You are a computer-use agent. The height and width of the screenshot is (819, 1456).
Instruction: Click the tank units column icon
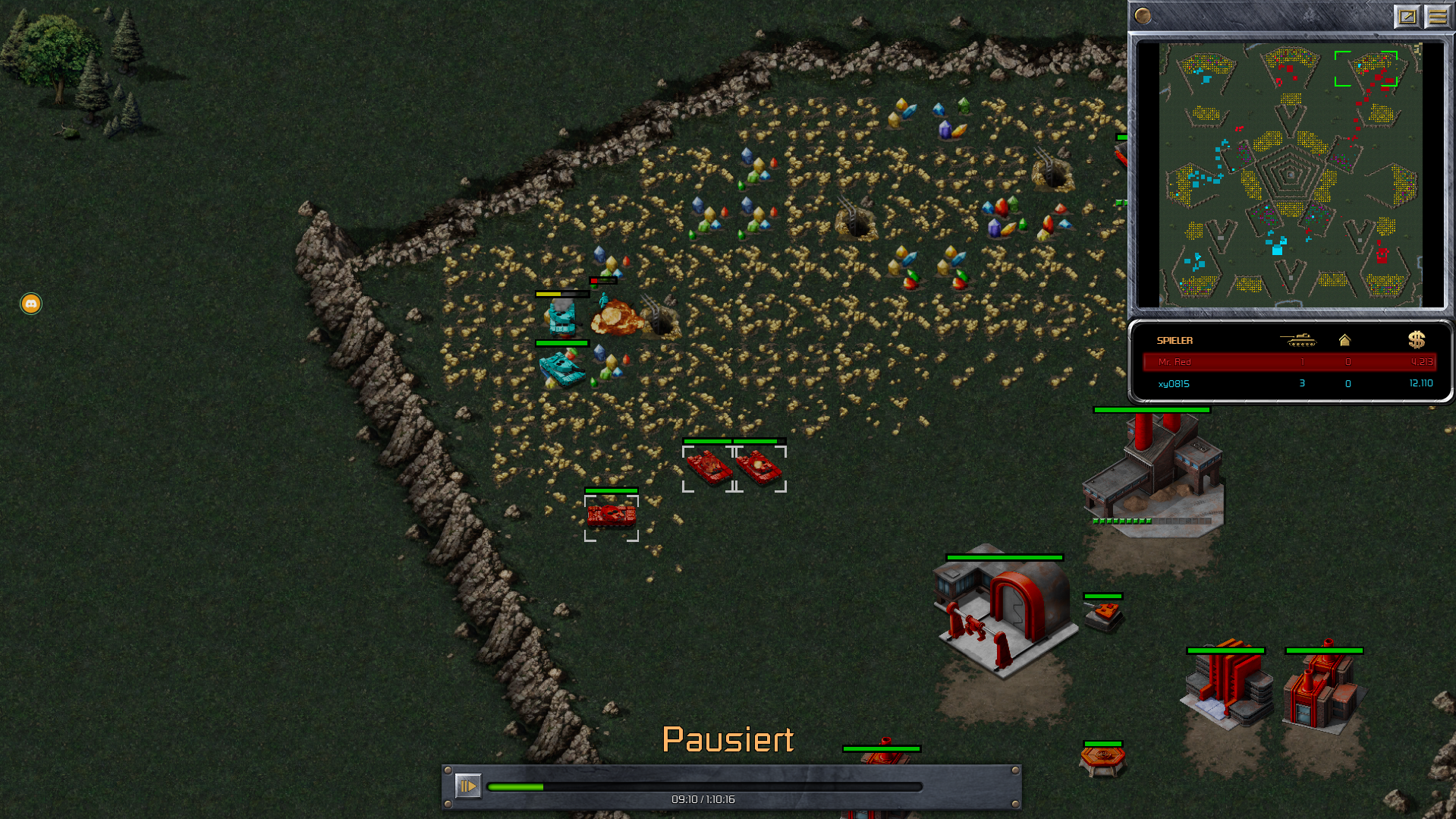(x=1298, y=340)
